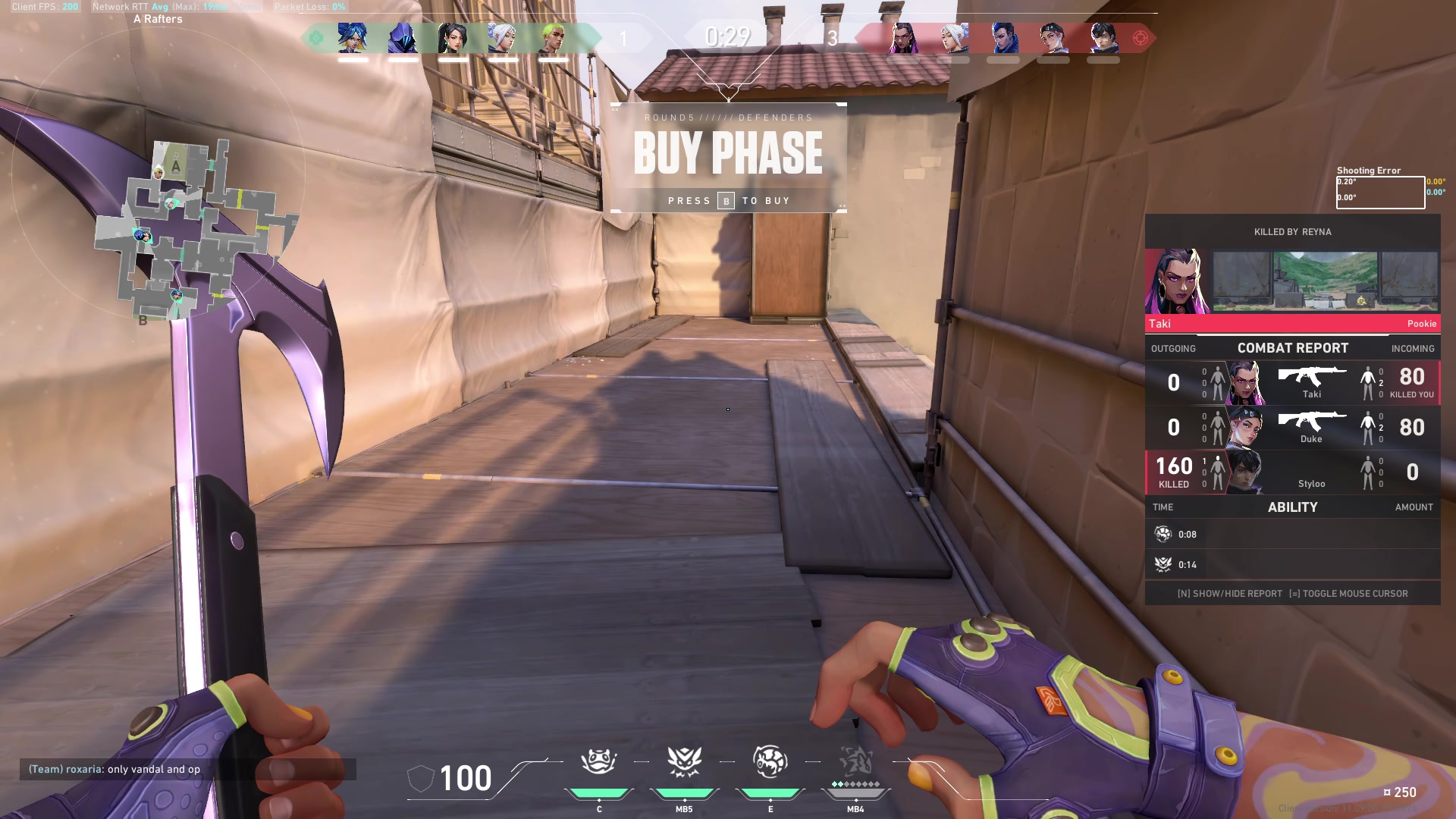Click the killcam preview next to Reyna's face
The width and height of the screenshot is (1456, 819).
(1323, 281)
